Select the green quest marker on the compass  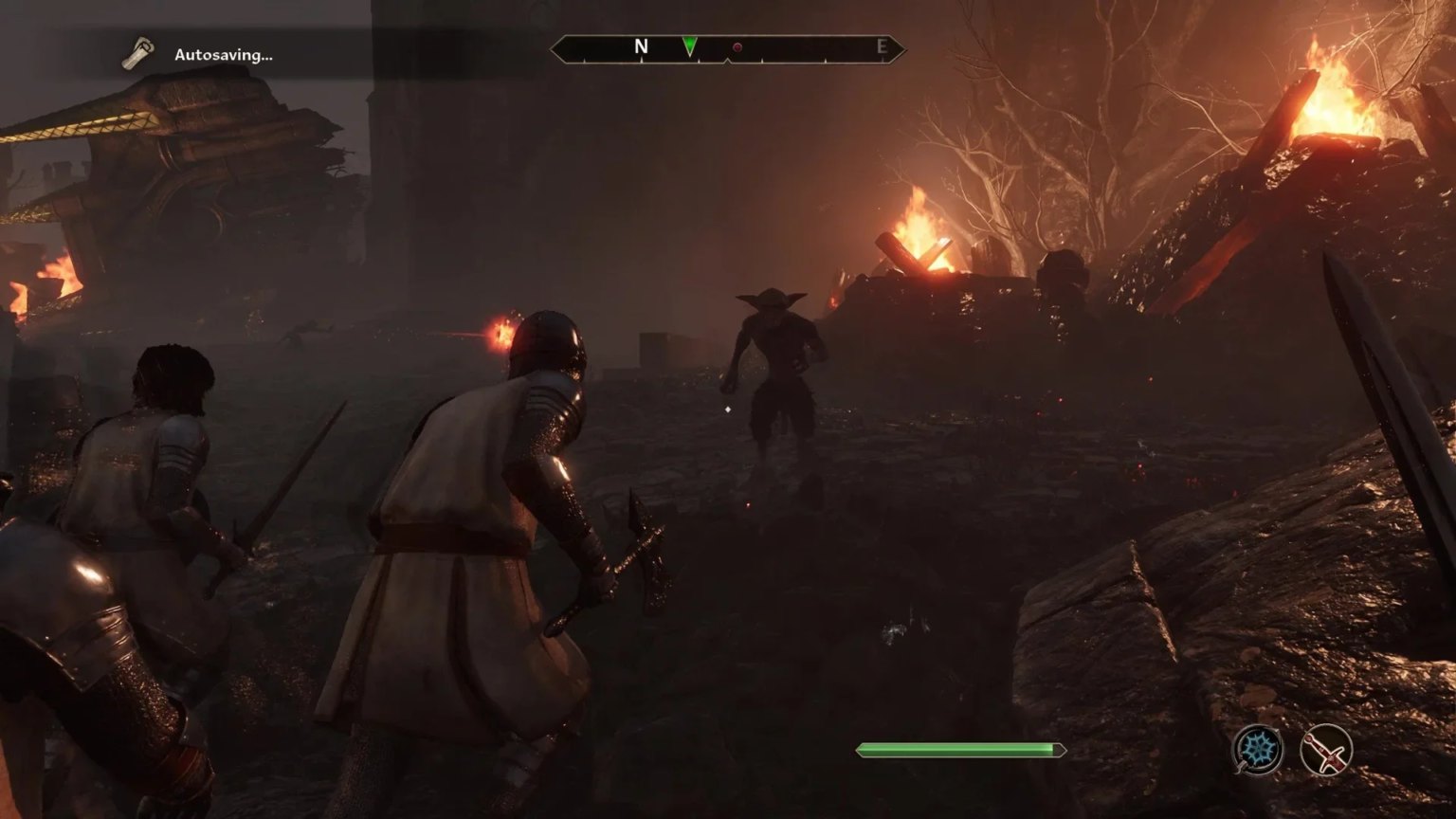[690, 45]
